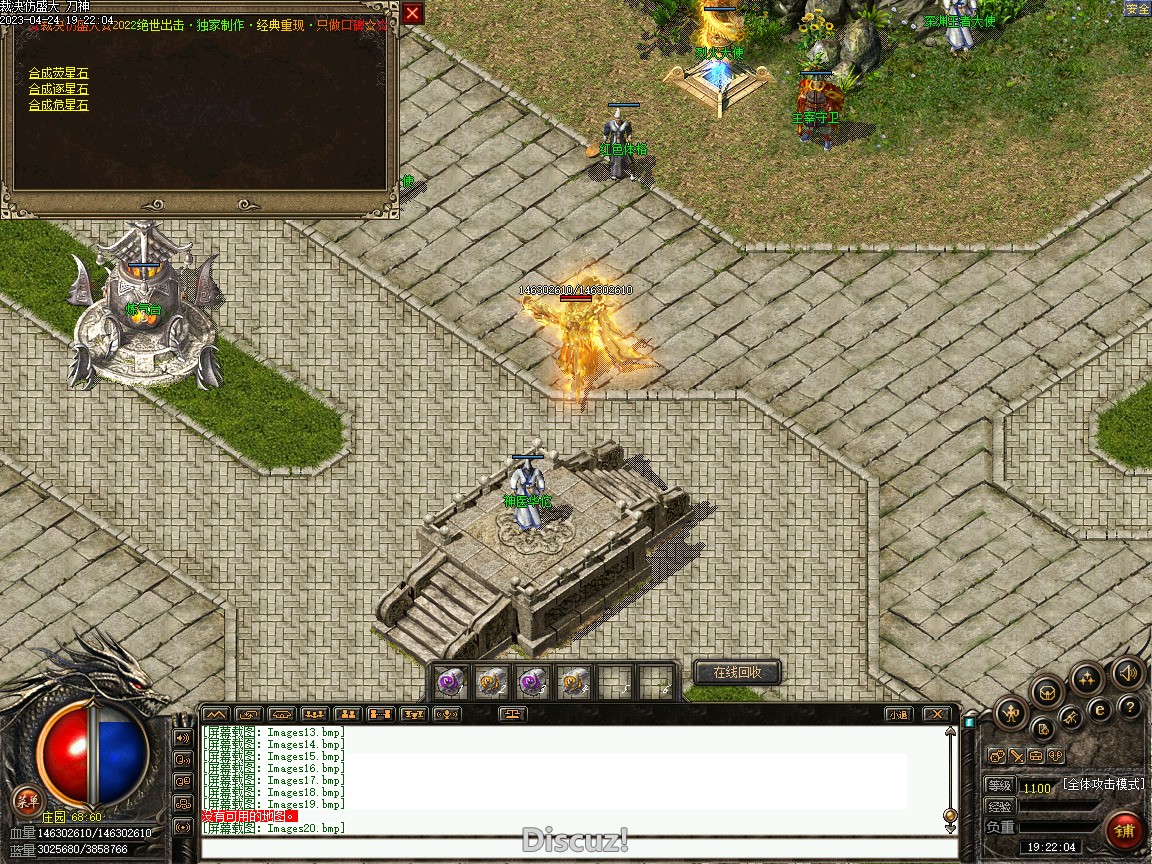This screenshot has width=1152, height=864.
Task: Click the 等级 level button
Action: coord(999,786)
